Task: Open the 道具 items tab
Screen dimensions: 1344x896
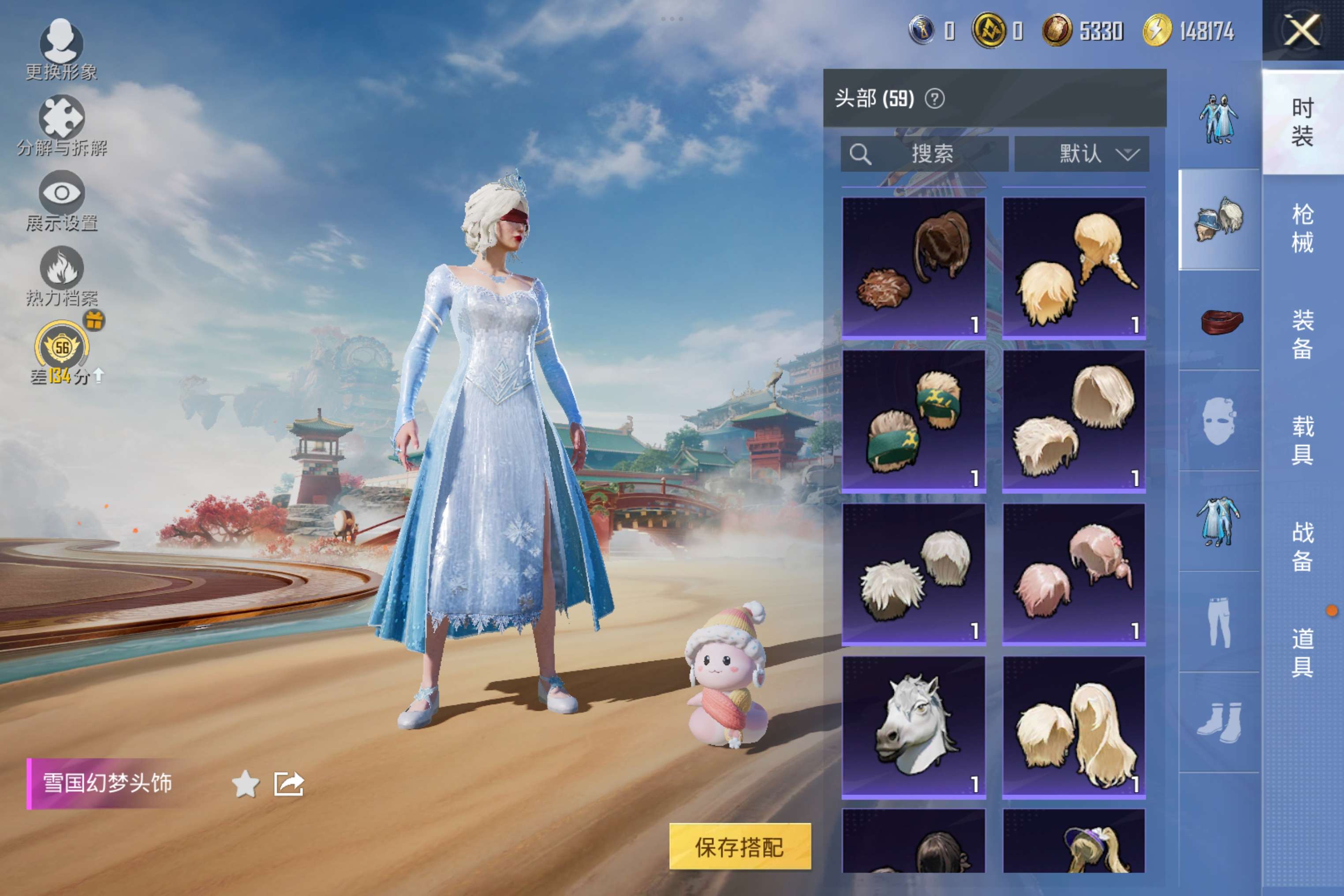Action: (1302, 652)
